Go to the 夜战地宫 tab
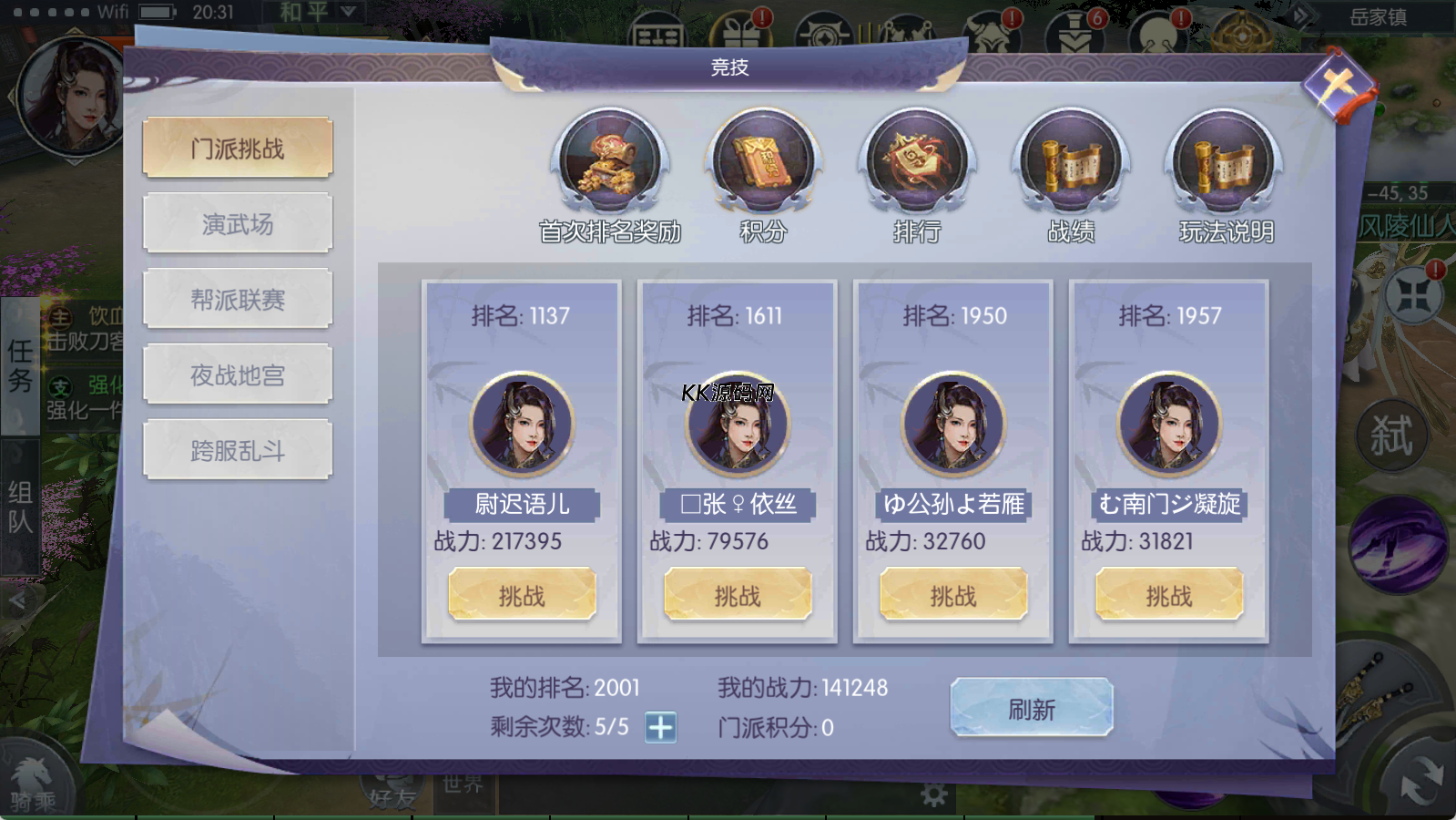The height and width of the screenshot is (820, 1456). (x=238, y=374)
